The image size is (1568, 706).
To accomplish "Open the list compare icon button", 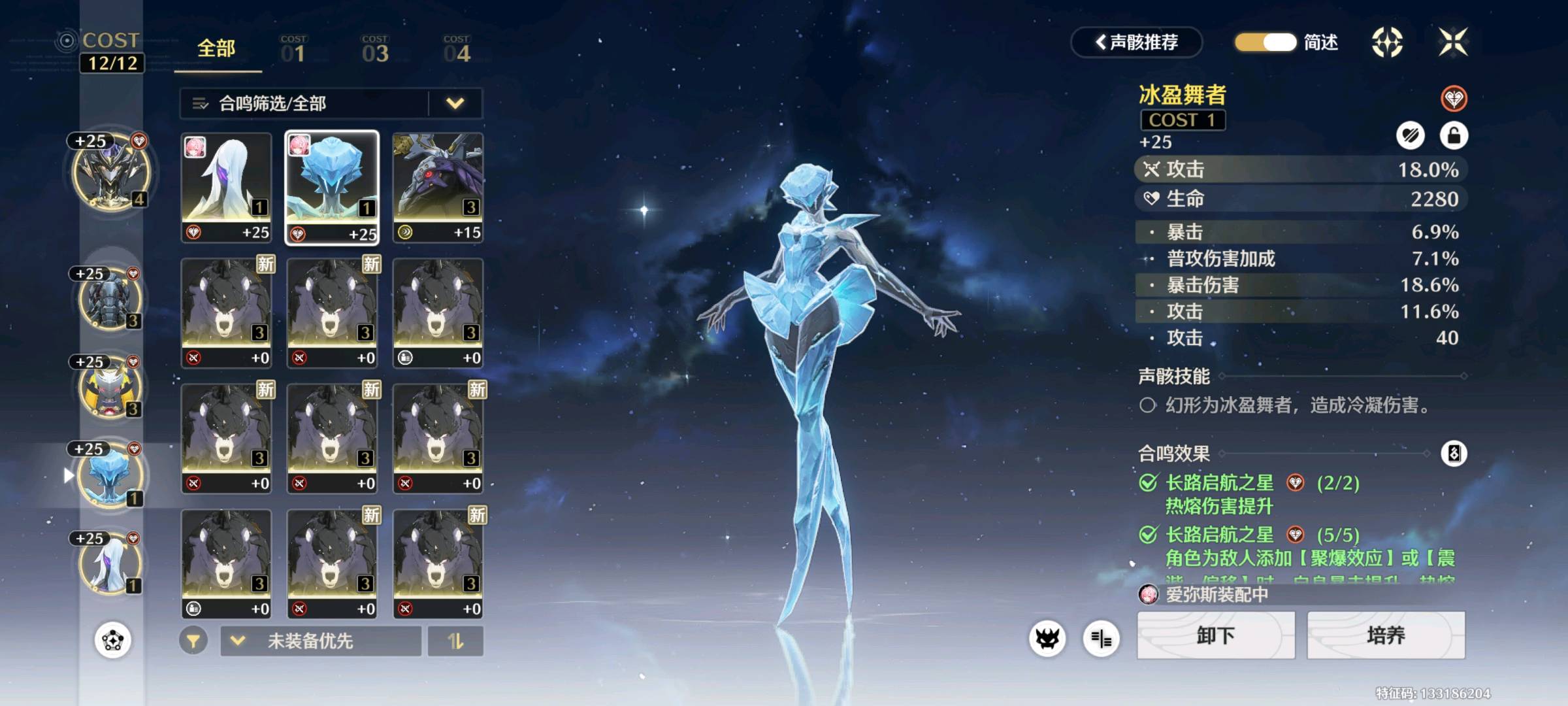I will [1101, 639].
